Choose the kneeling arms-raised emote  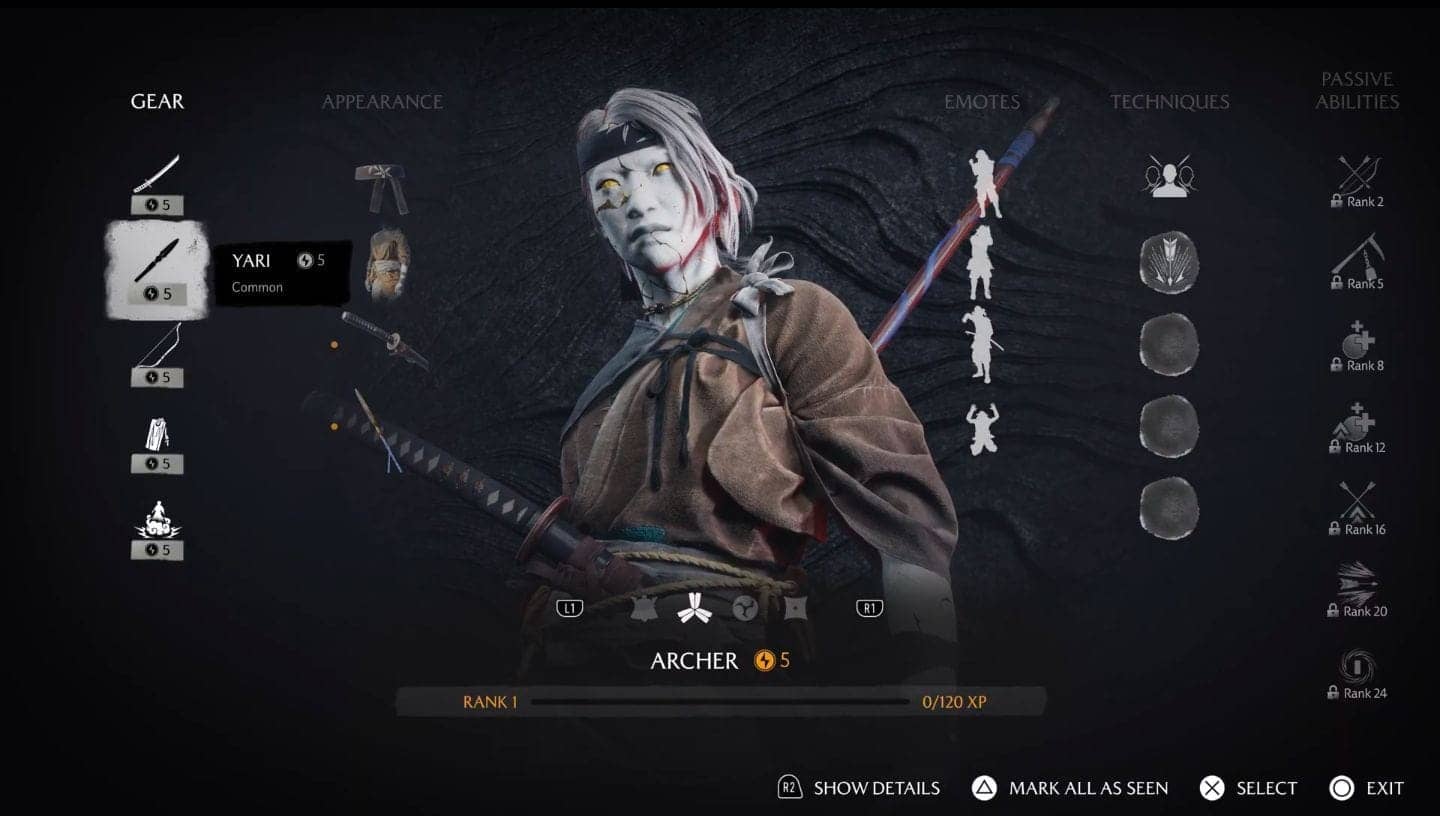(982, 430)
